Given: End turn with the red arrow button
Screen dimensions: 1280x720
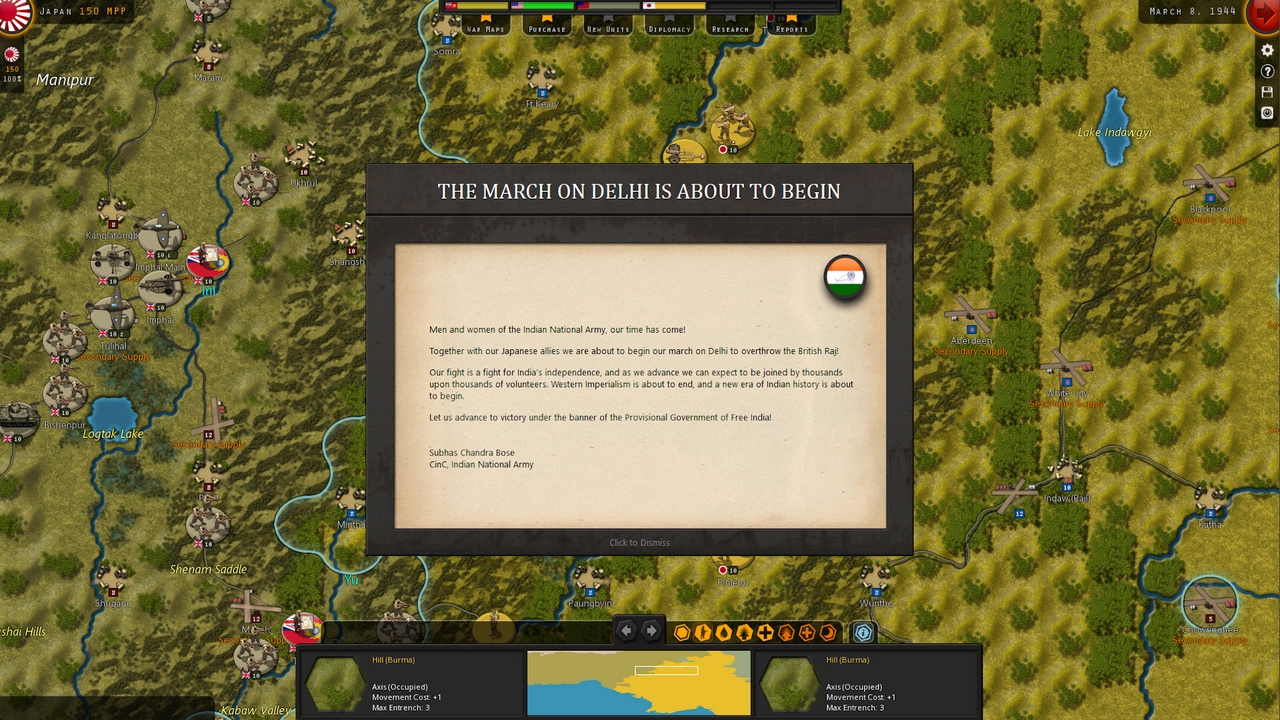Looking at the screenshot, I should pos(1262,15).
